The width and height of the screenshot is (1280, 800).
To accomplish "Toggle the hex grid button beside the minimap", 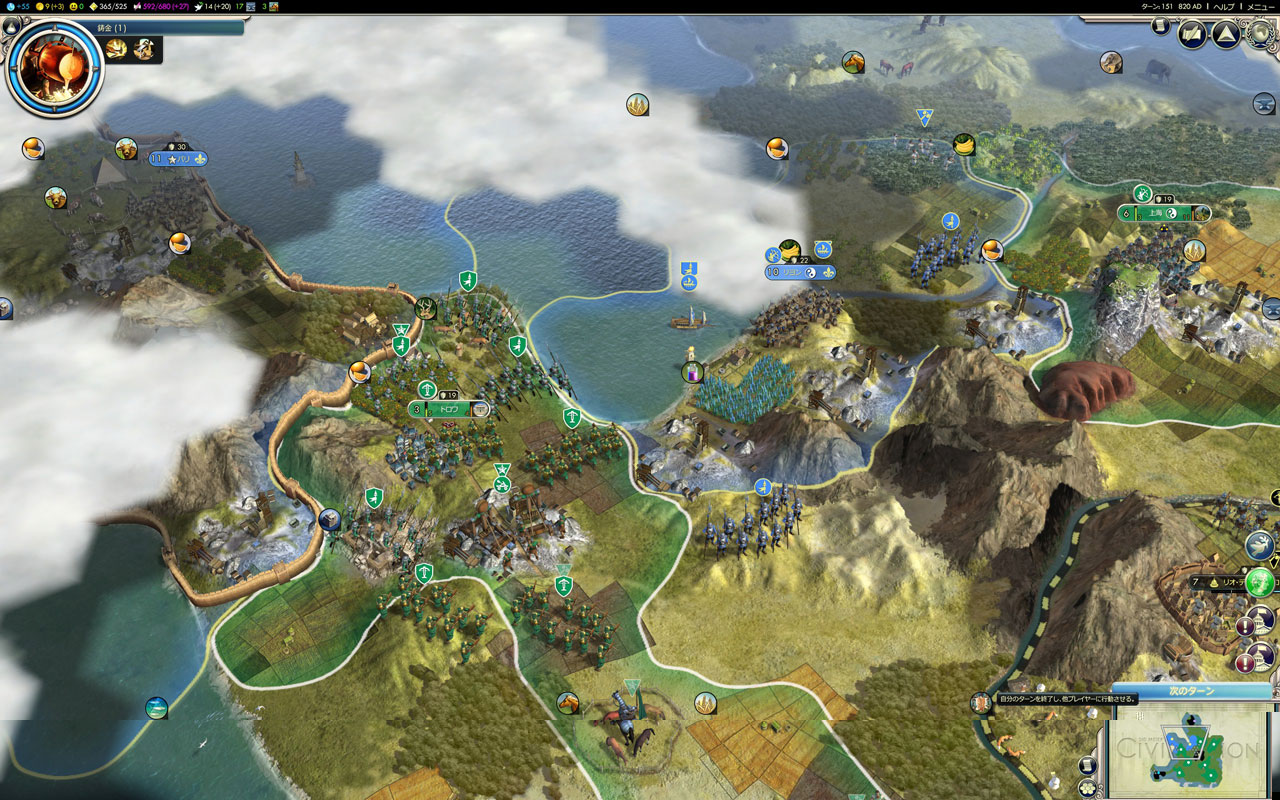I will pyautogui.click(x=1088, y=788).
